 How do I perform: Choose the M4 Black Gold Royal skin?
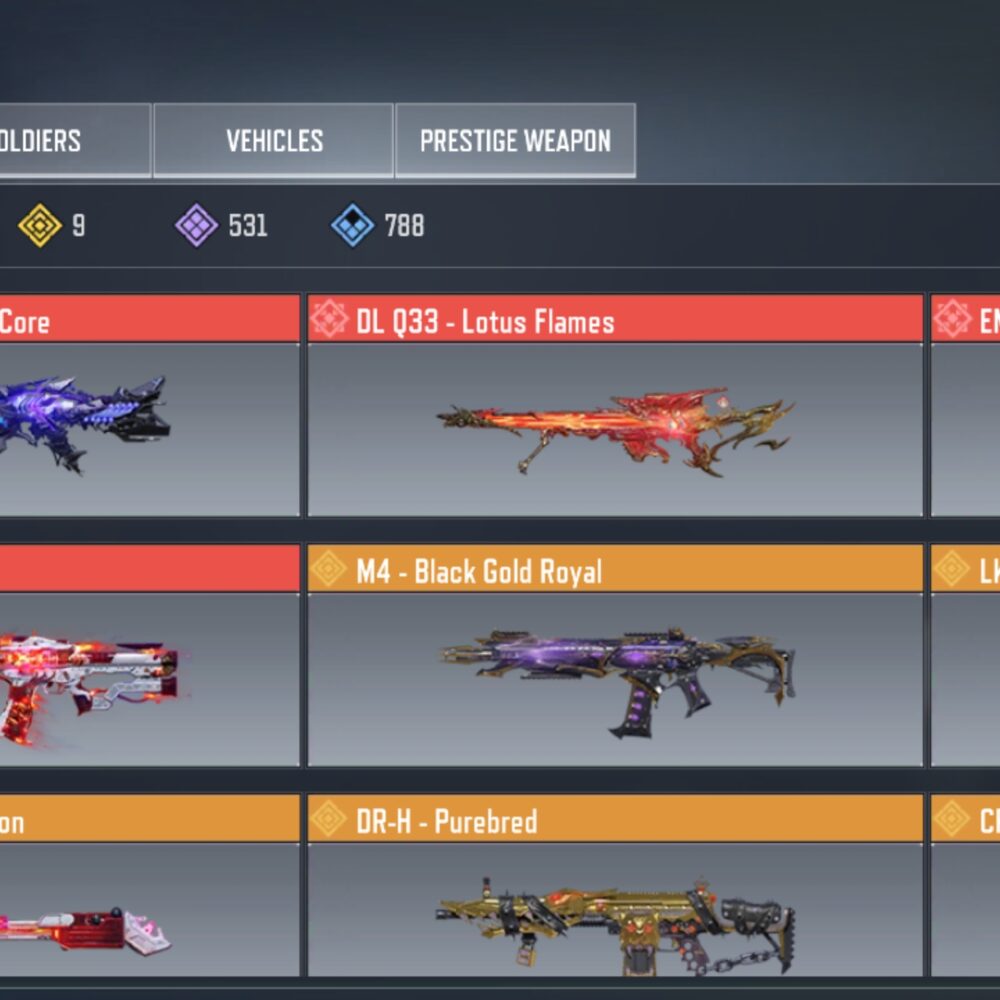click(615, 679)
